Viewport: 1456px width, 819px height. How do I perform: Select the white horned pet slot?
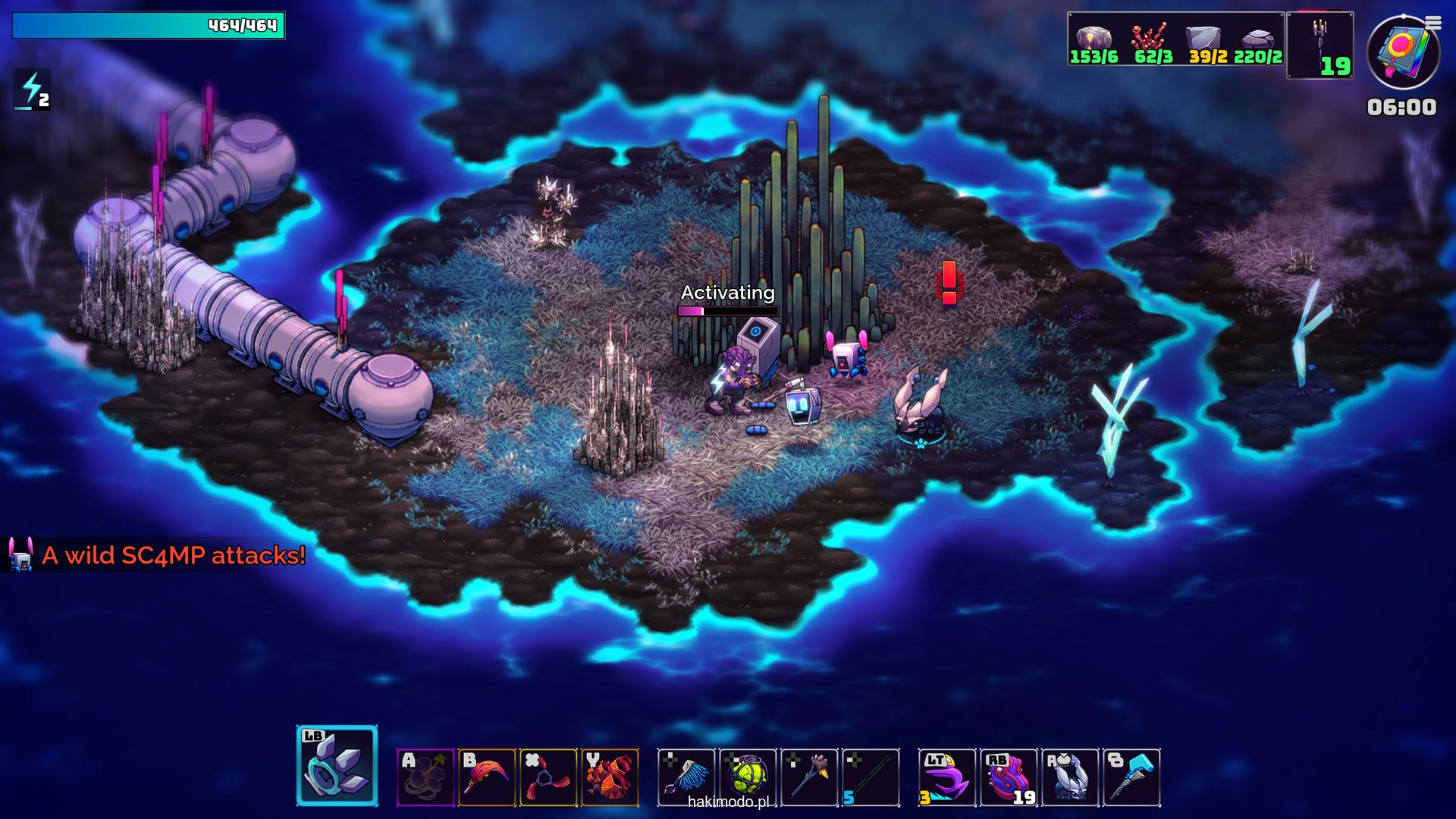[x=1070, y=777]
